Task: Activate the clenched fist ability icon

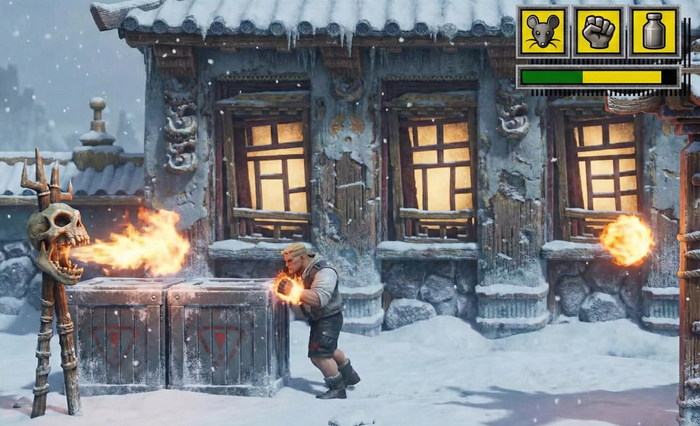Action: [598, 32]
